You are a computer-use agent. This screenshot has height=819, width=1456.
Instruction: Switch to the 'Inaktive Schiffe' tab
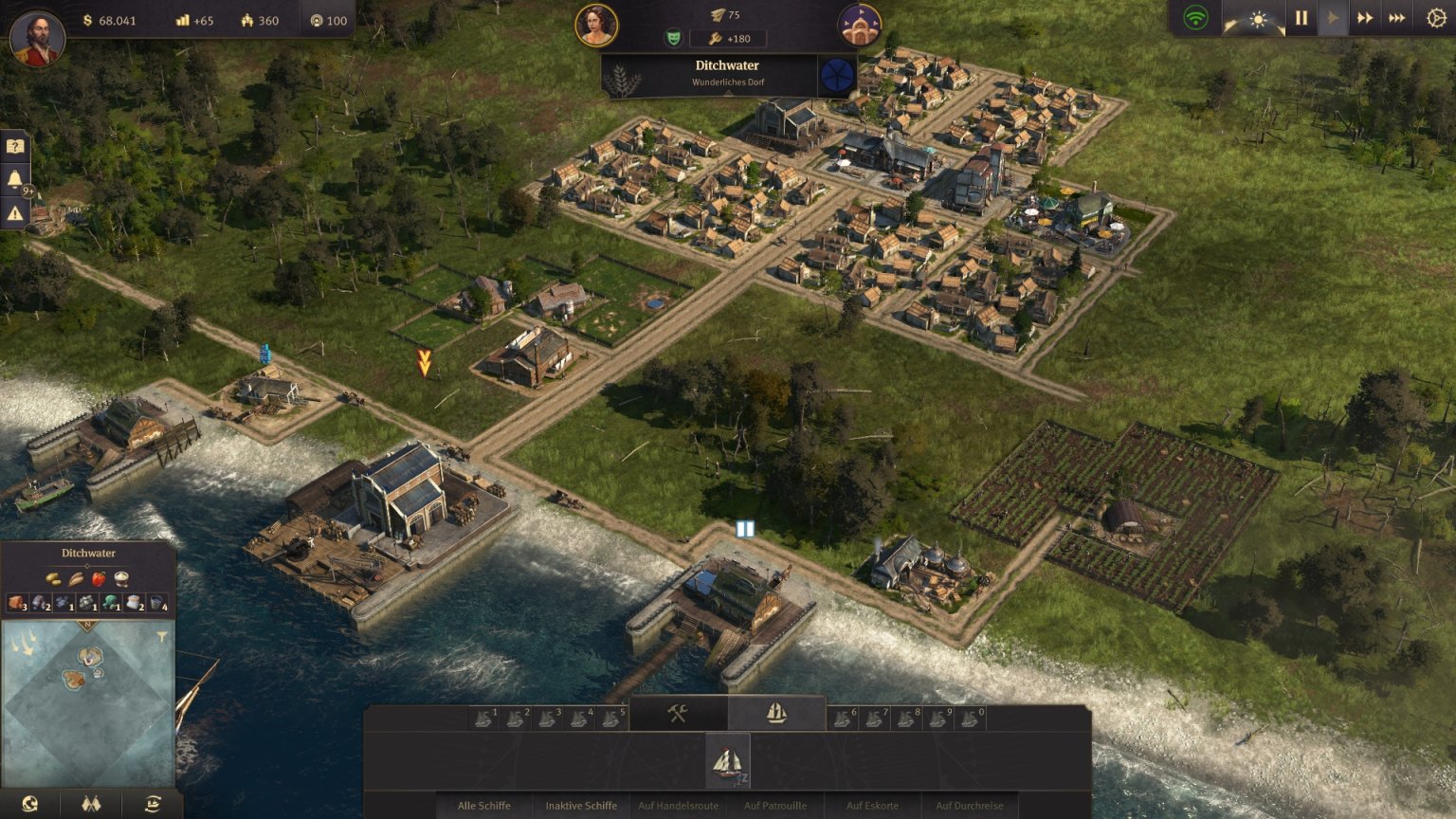(580, 807)
